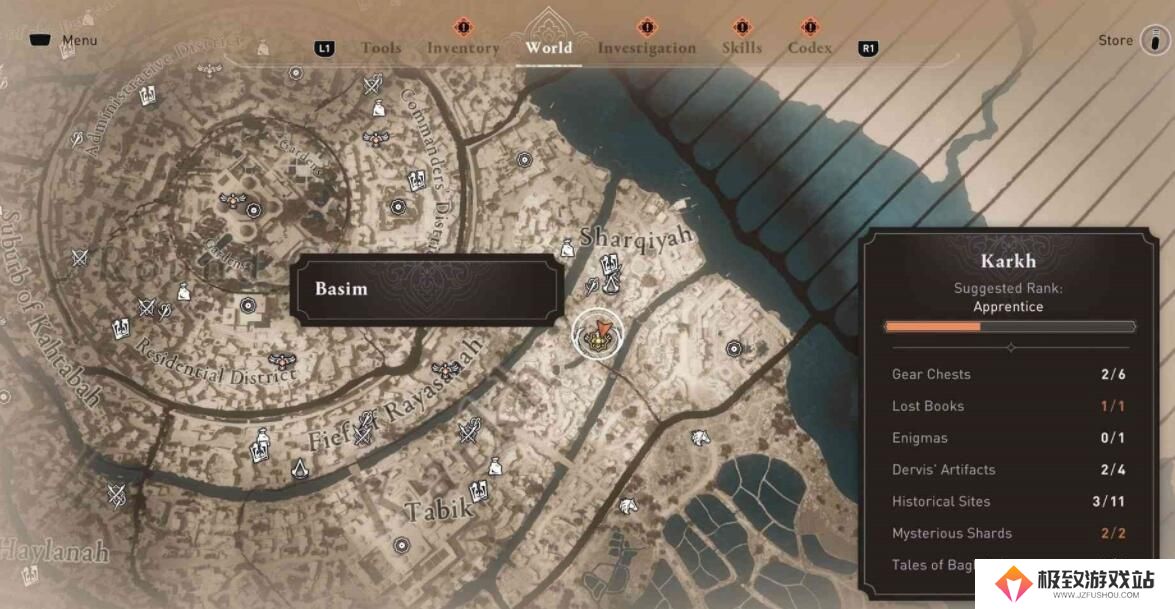Screen dimensions: 1175x609
Task: Choose the Mysterious Shards entry
Action: [x=1009, y=534]
